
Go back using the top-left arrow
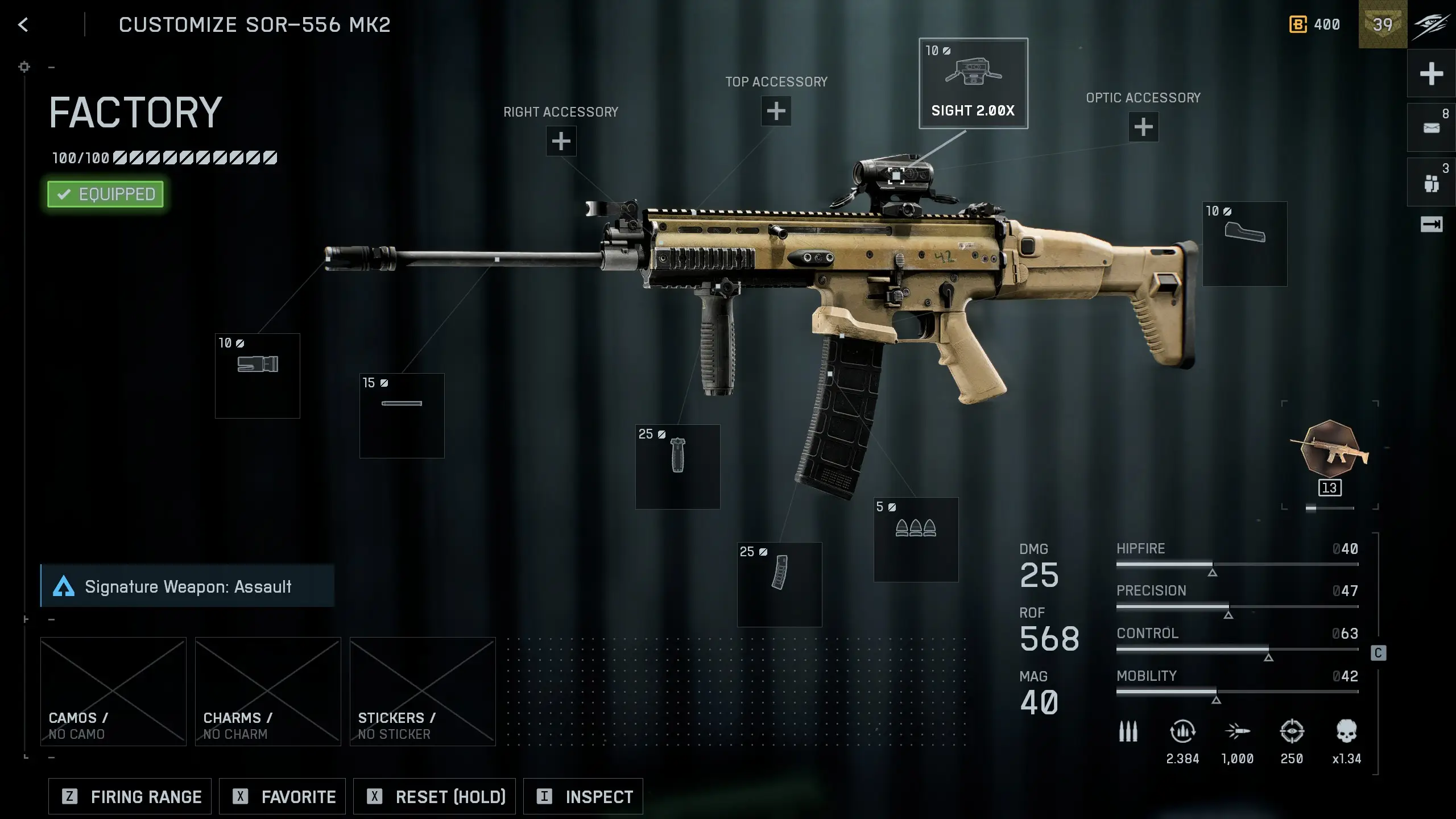[x=23, y=24]
